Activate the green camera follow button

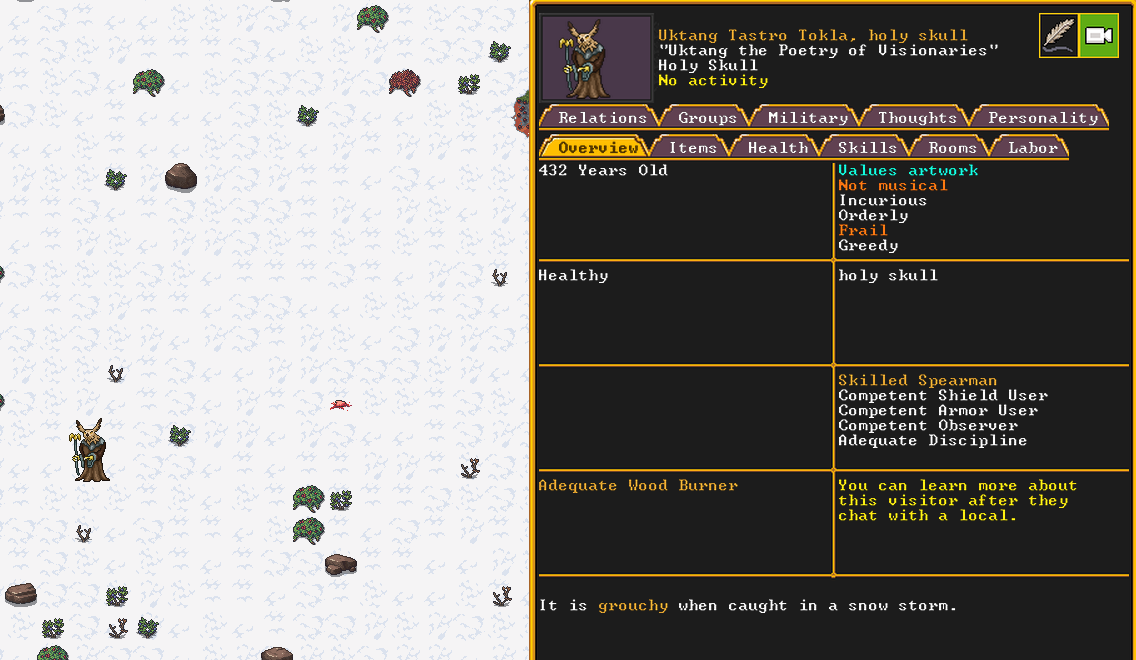click(x=1099, y=36)
